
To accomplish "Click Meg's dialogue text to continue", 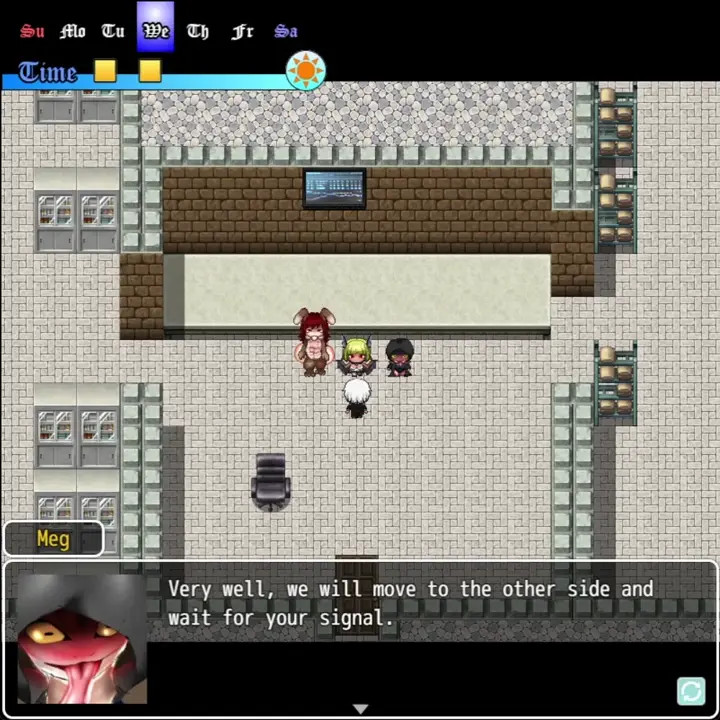I will tap(410, 603).
